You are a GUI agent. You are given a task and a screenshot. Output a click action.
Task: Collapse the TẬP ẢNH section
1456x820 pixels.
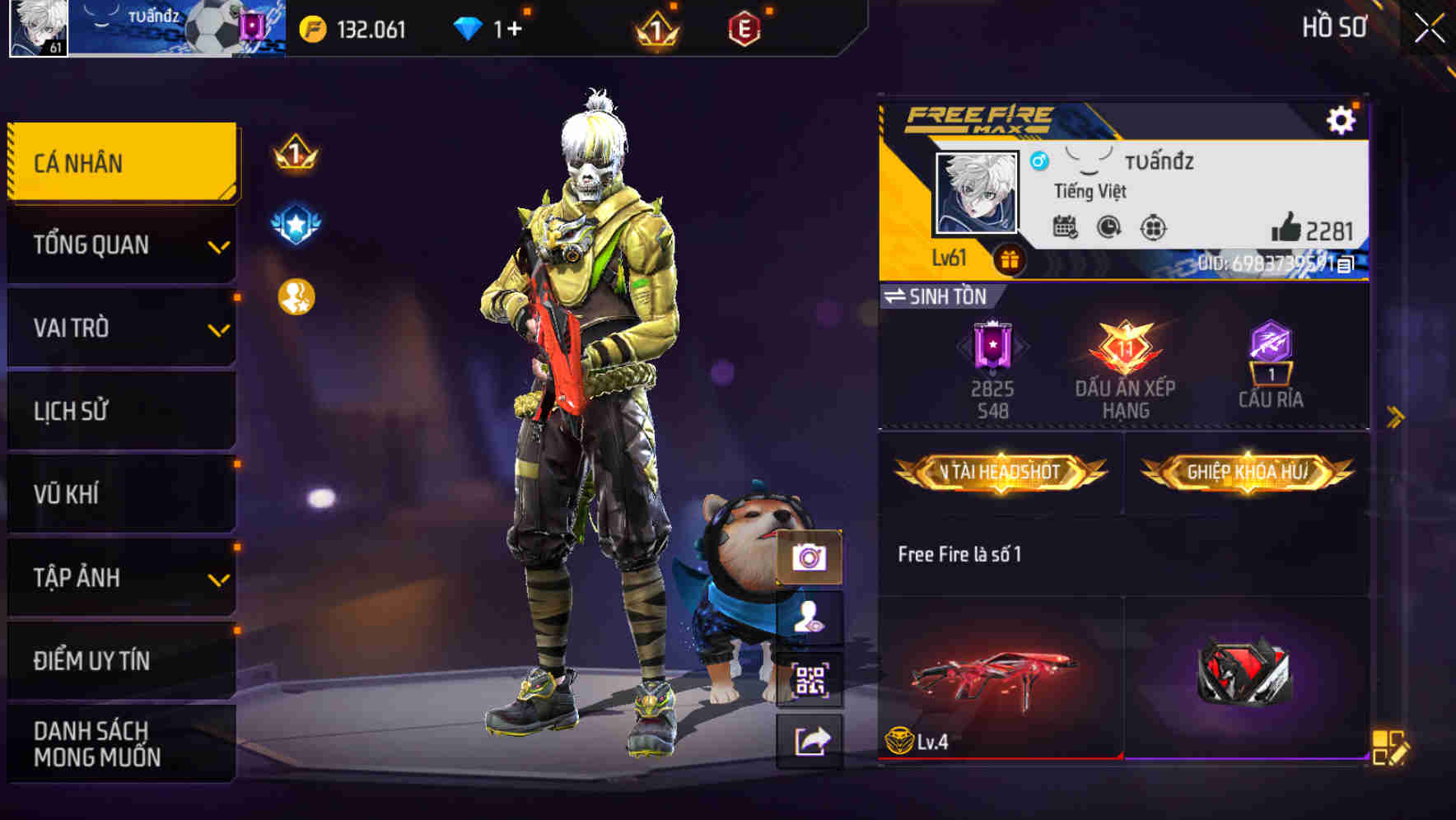(119, 577)
